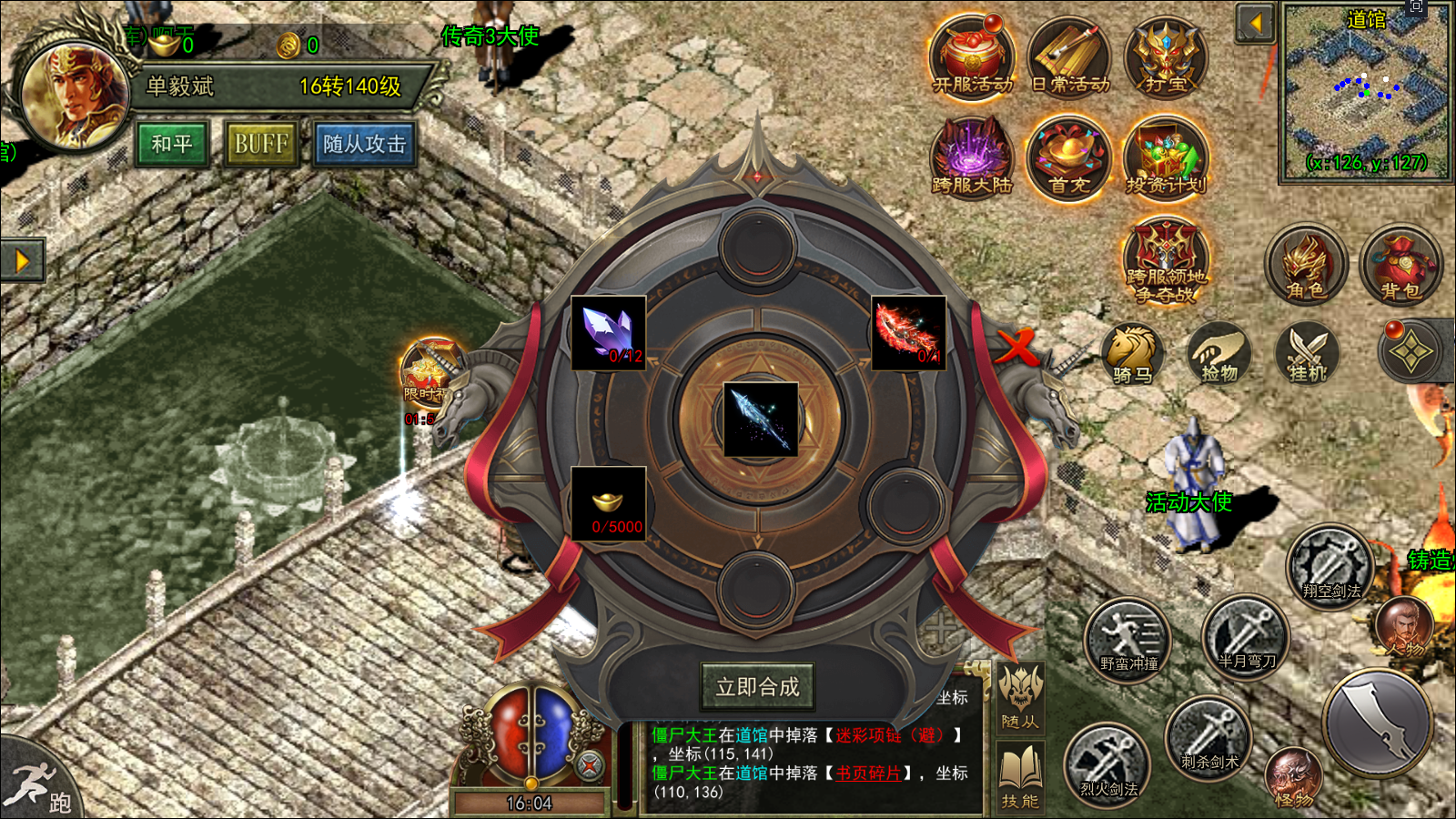Viewport: 1456px width, 819px height.
Task: Open the BUFF status button
Action: click(x=261, y=144)
